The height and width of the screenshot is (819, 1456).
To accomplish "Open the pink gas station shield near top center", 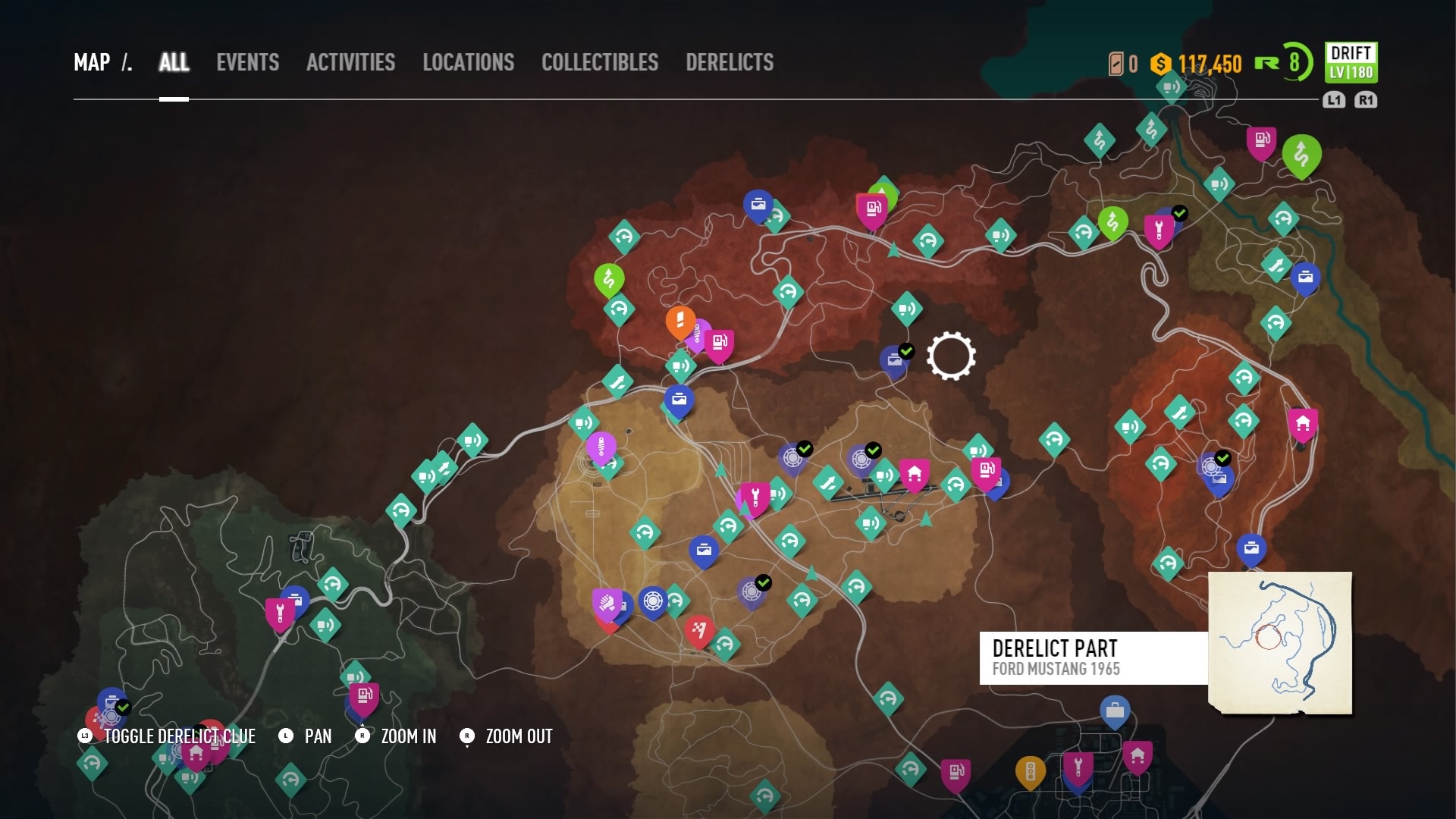I will tap(871, 209).
